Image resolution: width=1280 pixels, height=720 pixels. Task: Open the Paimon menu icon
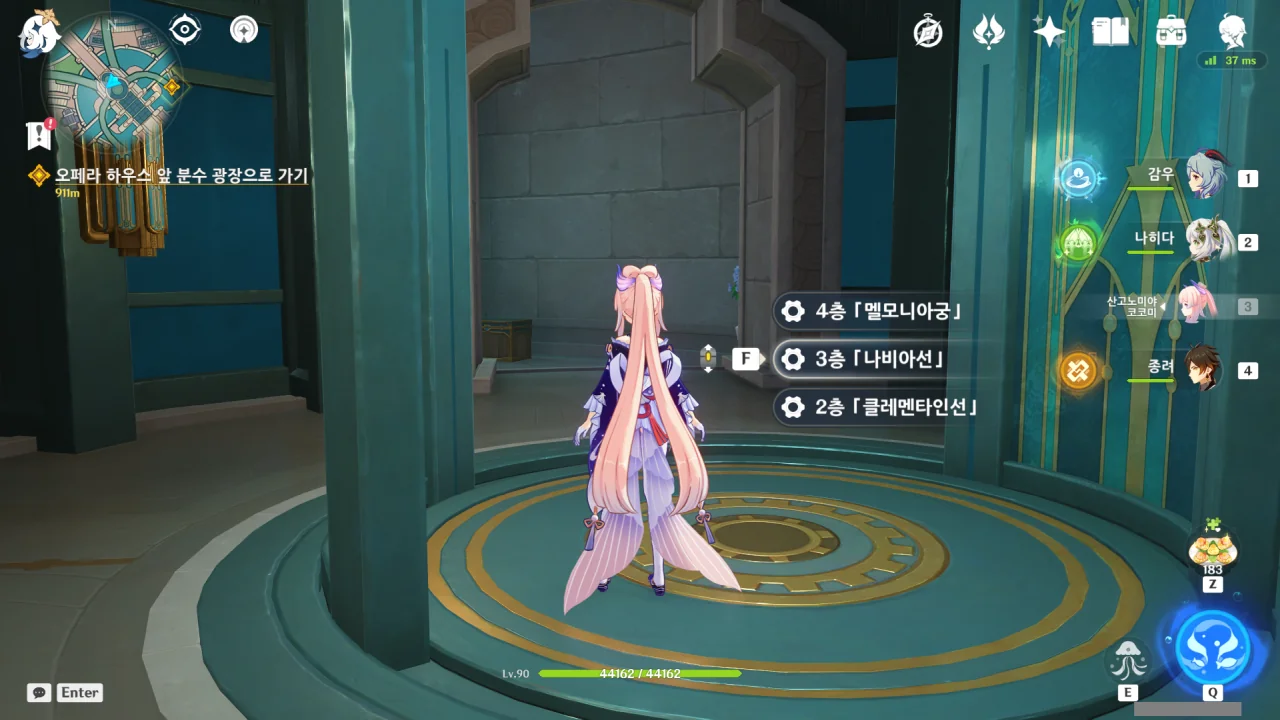(x=40, y=32)
